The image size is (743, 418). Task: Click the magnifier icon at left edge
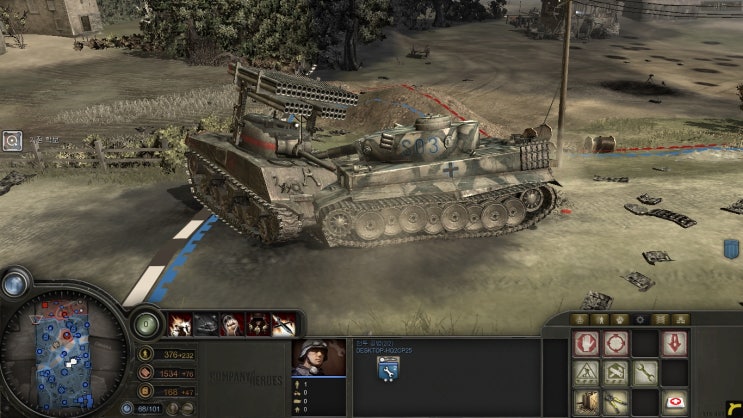click(x=11, y=142)
